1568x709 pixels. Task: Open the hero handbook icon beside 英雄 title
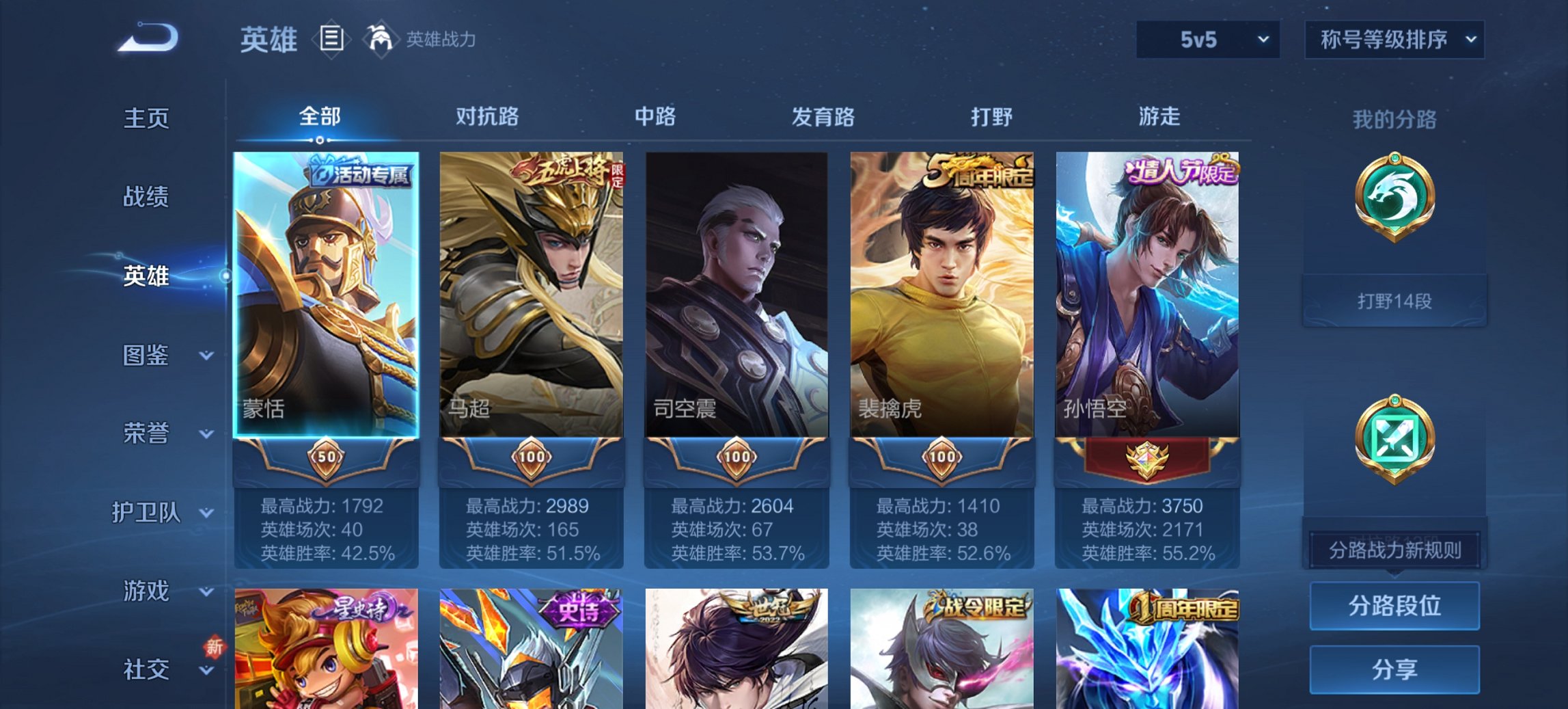pyautogui.click(x=333, y=40)
